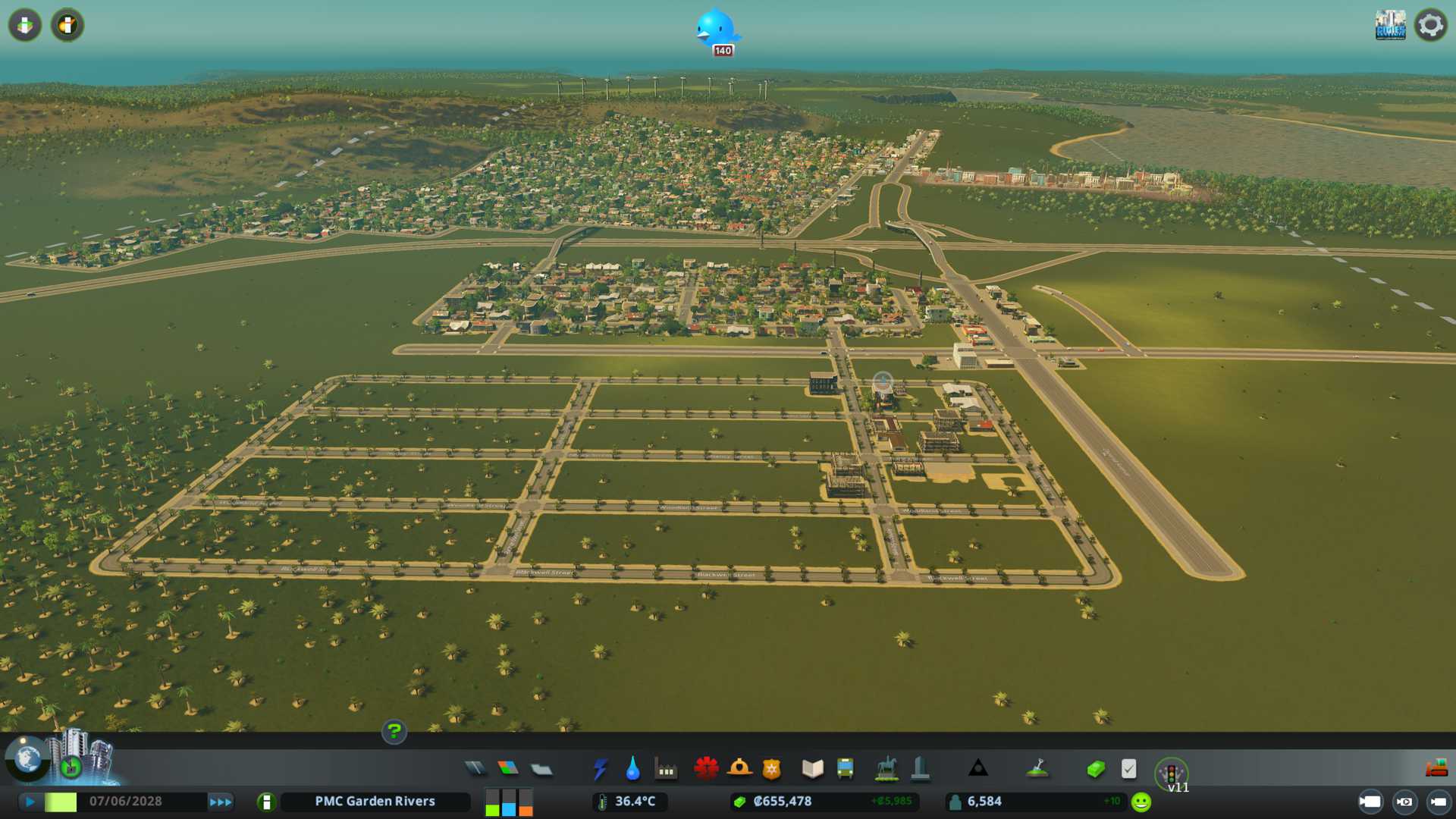Open the Parks statue menu
Viewport: 1456px width, 819px height.
tap(886, 769)
